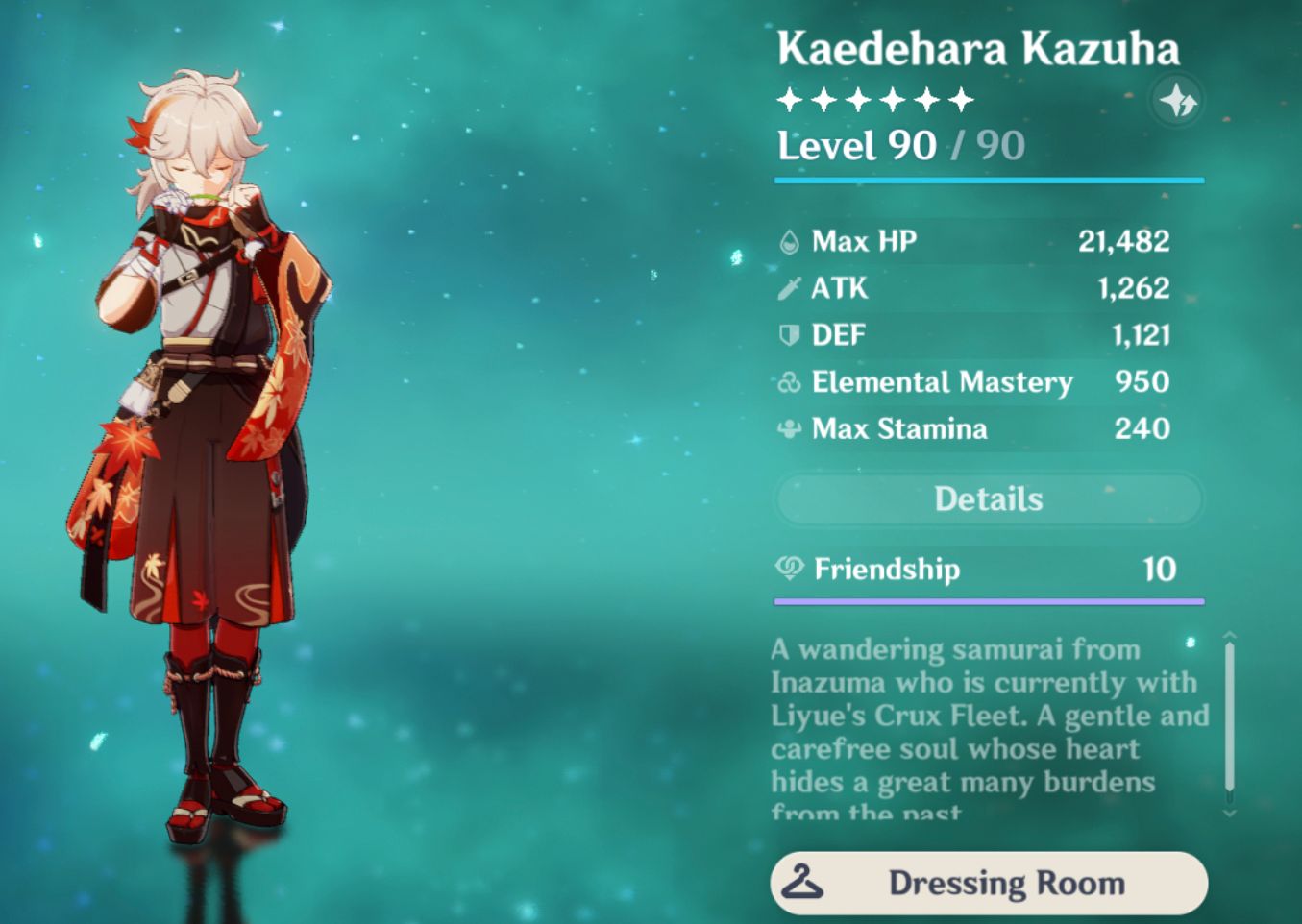Open the Details panel
The height and width of the screenshot is (924, 1302).
pos(988,498)
